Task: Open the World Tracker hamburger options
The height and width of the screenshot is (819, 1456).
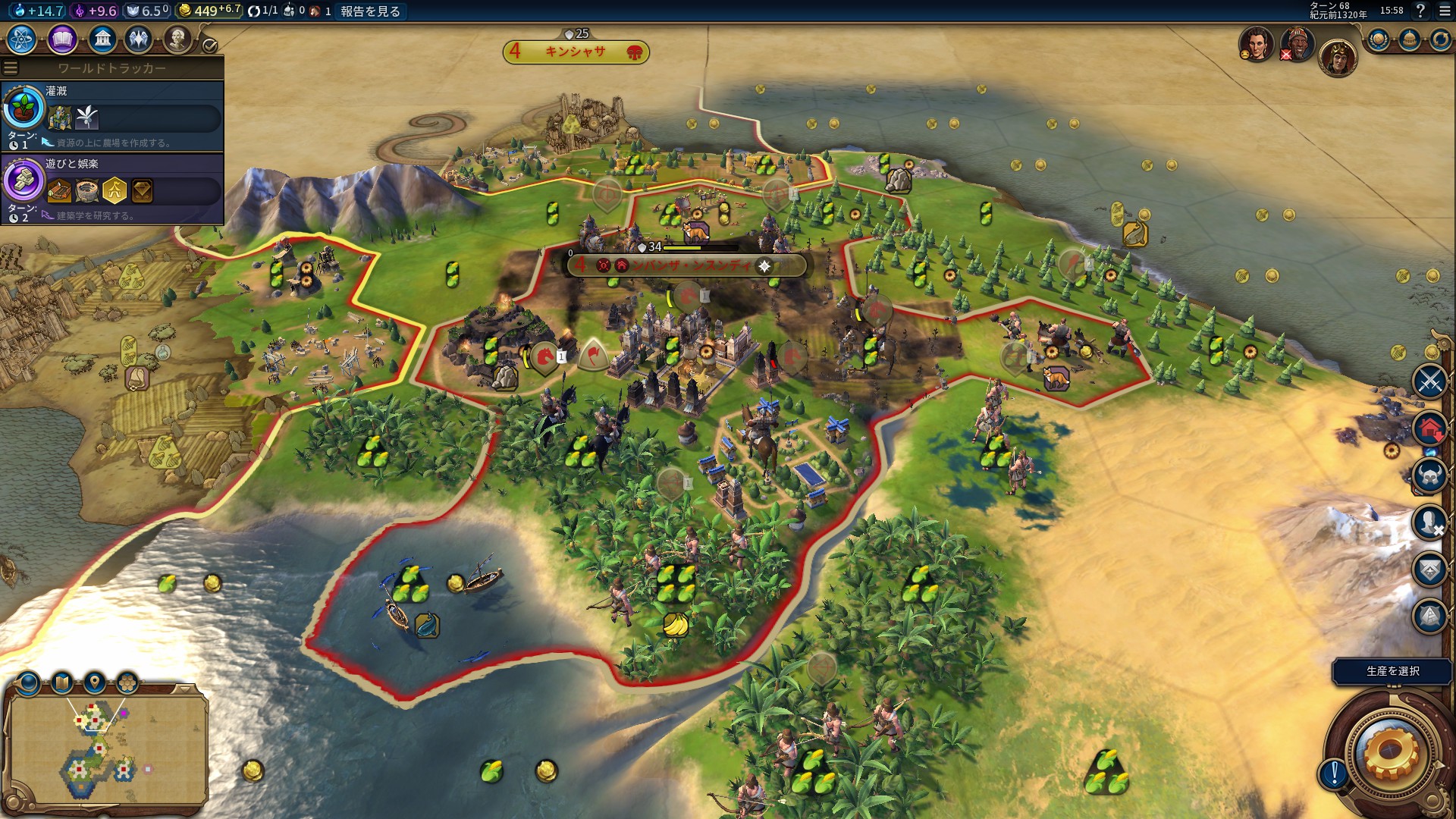Action: tap(11, 68)
